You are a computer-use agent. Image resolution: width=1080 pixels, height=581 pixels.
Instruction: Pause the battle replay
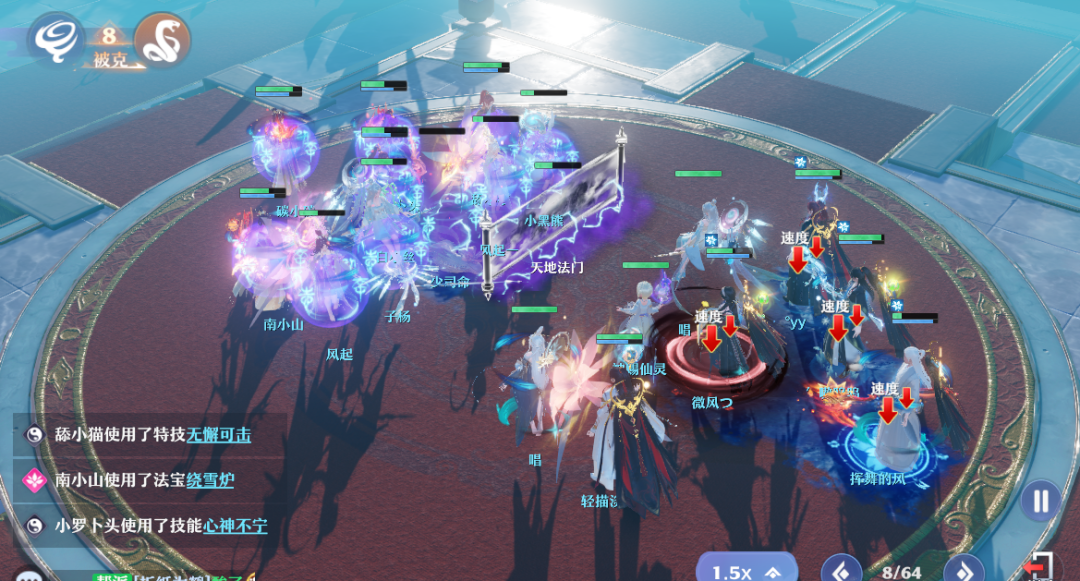click(1041, 500)
